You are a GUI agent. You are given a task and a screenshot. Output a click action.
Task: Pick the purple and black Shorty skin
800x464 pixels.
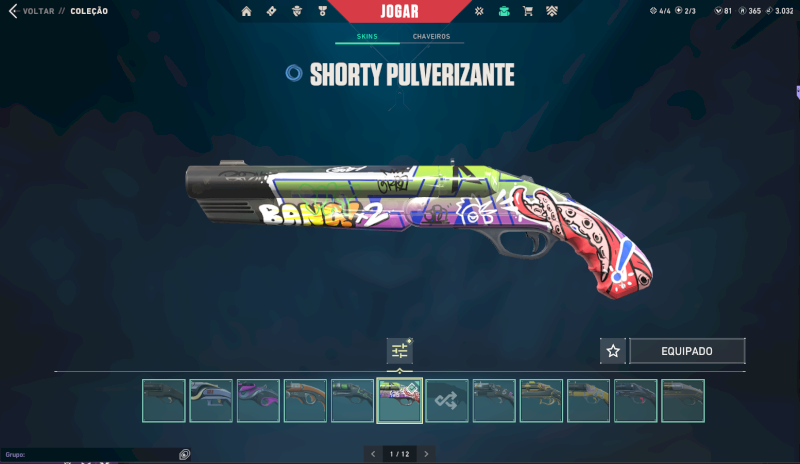(258, 400)
